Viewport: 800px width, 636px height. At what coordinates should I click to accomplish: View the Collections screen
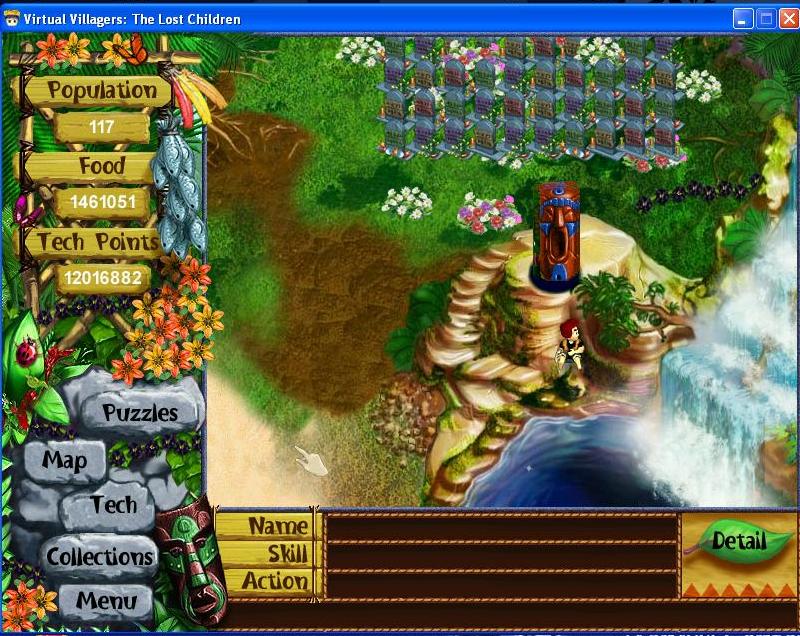(100, 556)
